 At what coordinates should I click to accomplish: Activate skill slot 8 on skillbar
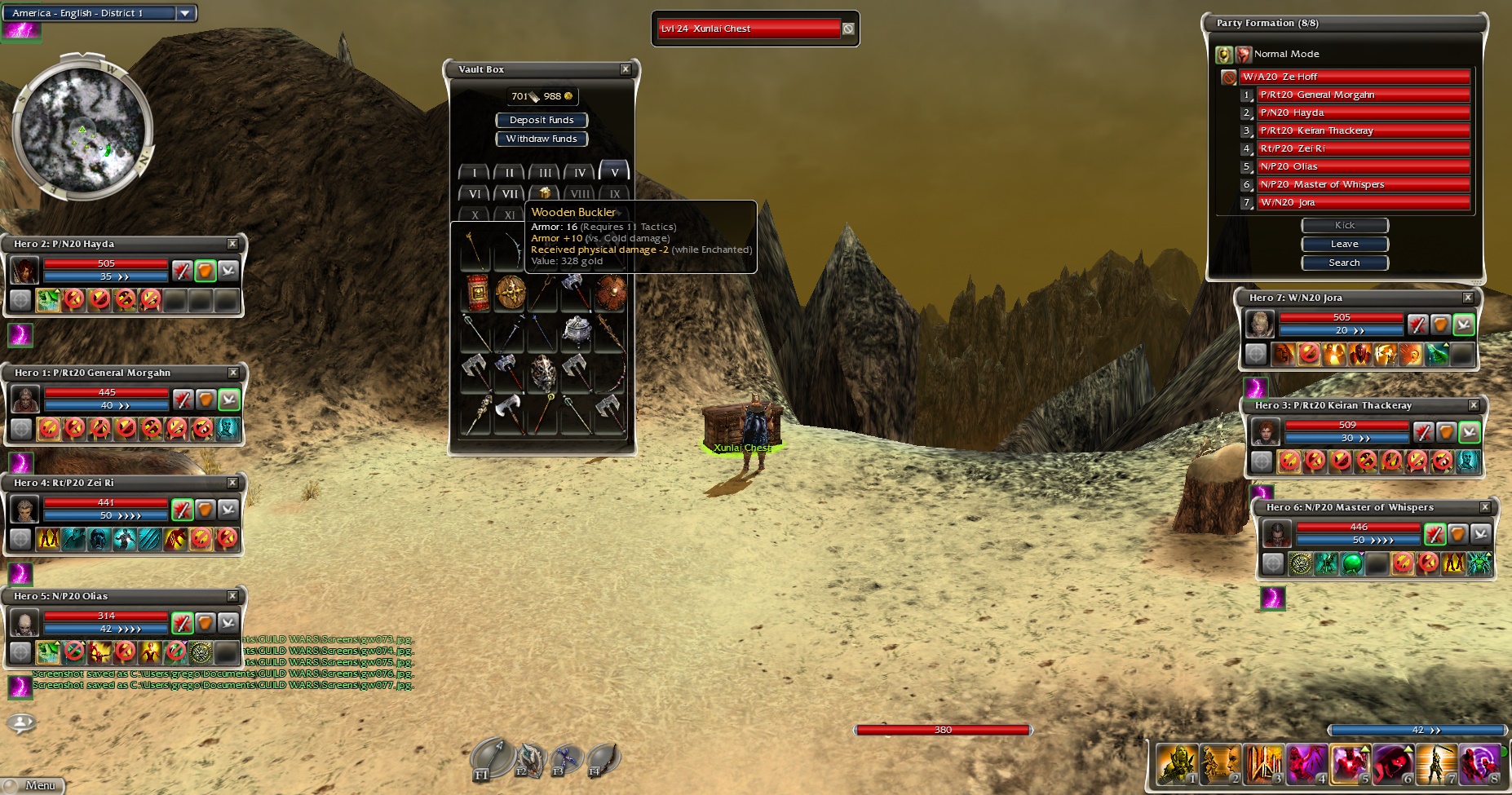[x=1480, y=765]
